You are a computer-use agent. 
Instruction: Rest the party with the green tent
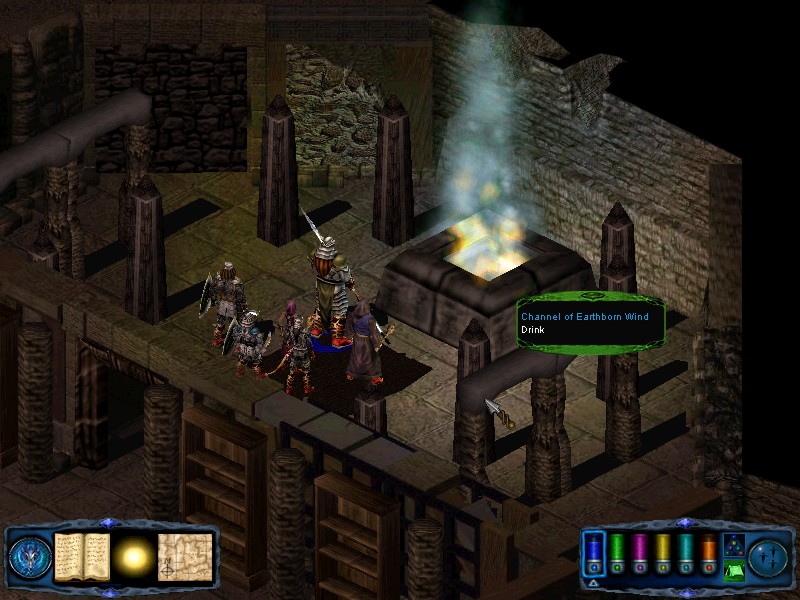pyautogui.click(x=733, y=570)
